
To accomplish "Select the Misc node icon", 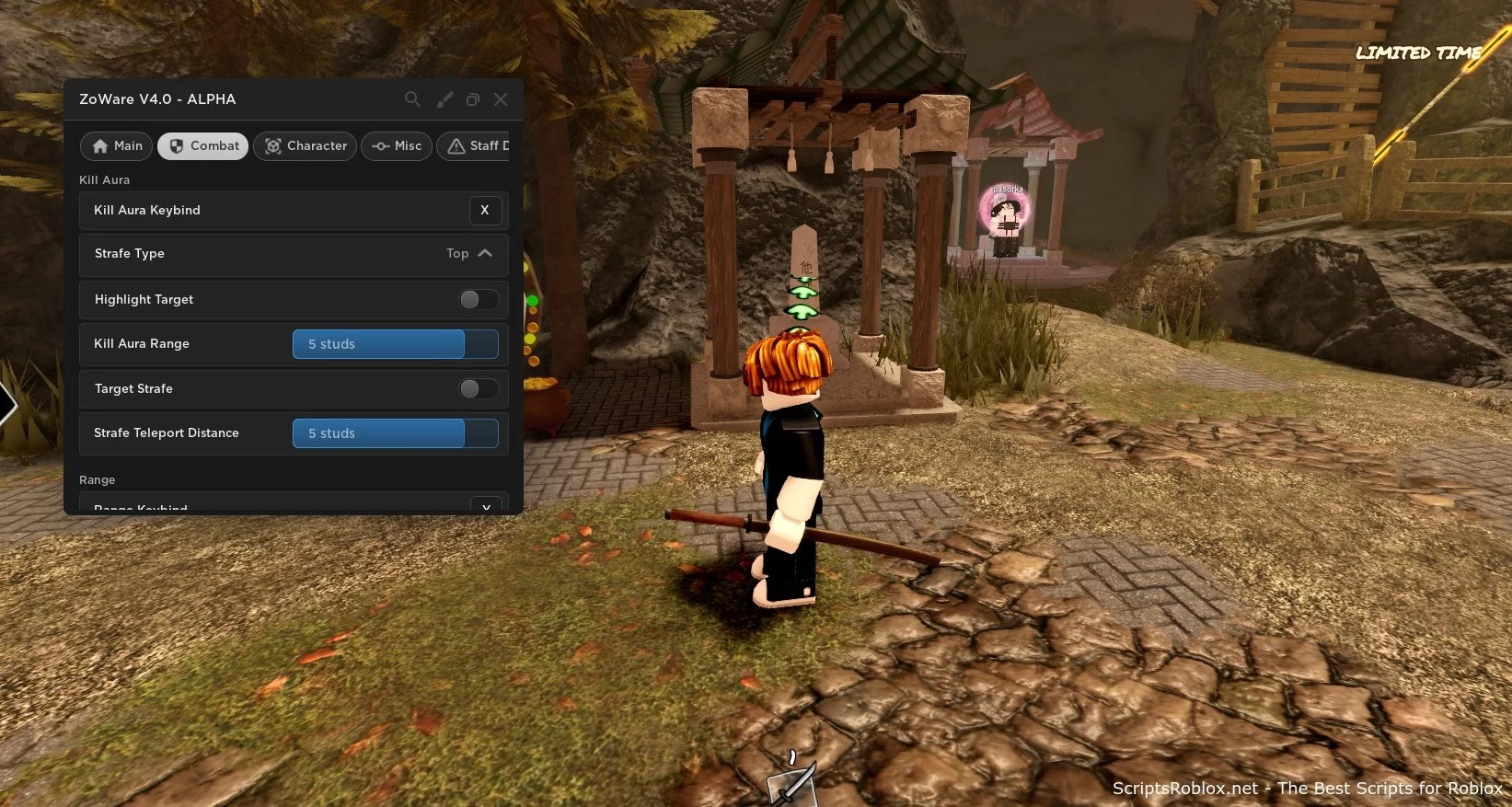I will 381,146.
